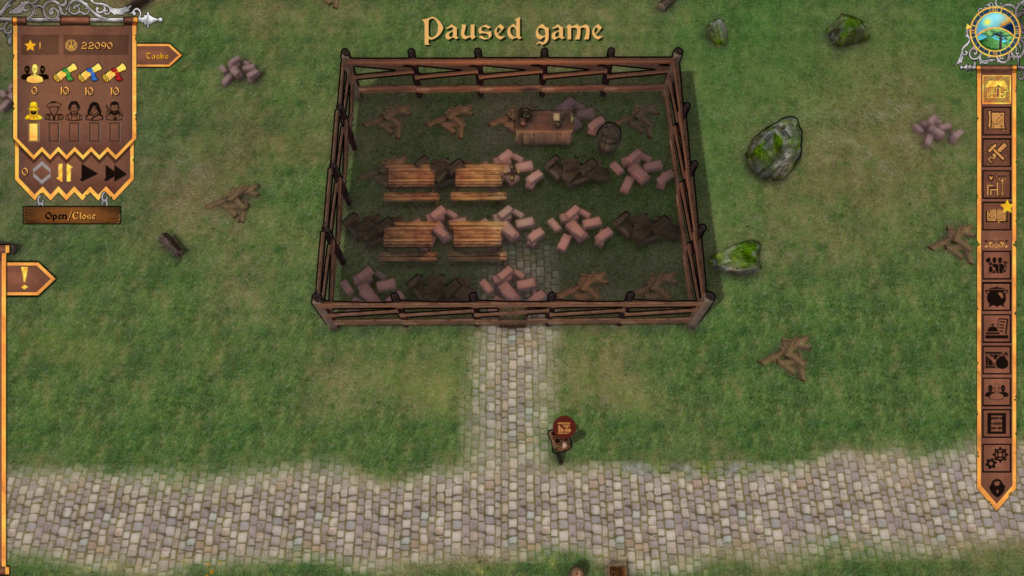This screenshot has height=576, width=1024.
Task: Open the cooking cauldron menu
Action: [995, 297]
